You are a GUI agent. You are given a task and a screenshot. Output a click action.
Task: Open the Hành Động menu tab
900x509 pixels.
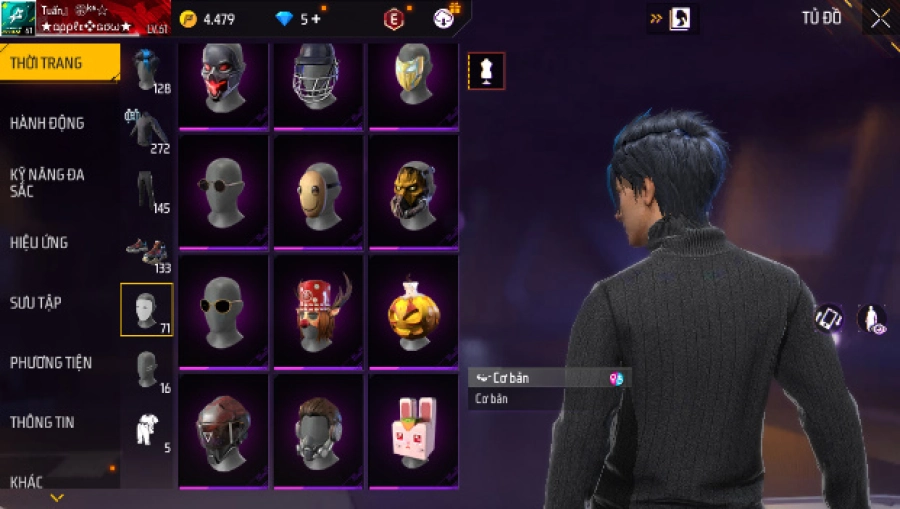tap(47, 123)
